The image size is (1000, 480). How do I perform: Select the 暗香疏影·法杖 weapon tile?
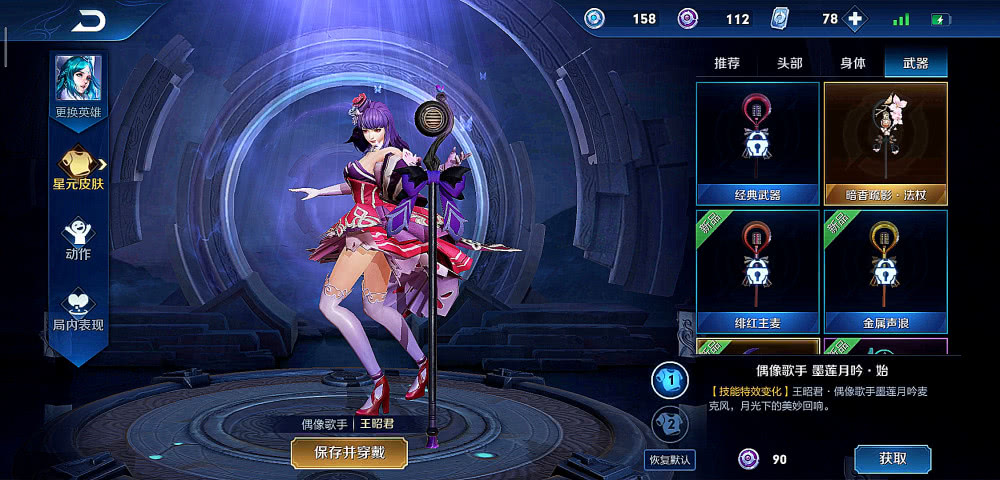coord(885,143)
